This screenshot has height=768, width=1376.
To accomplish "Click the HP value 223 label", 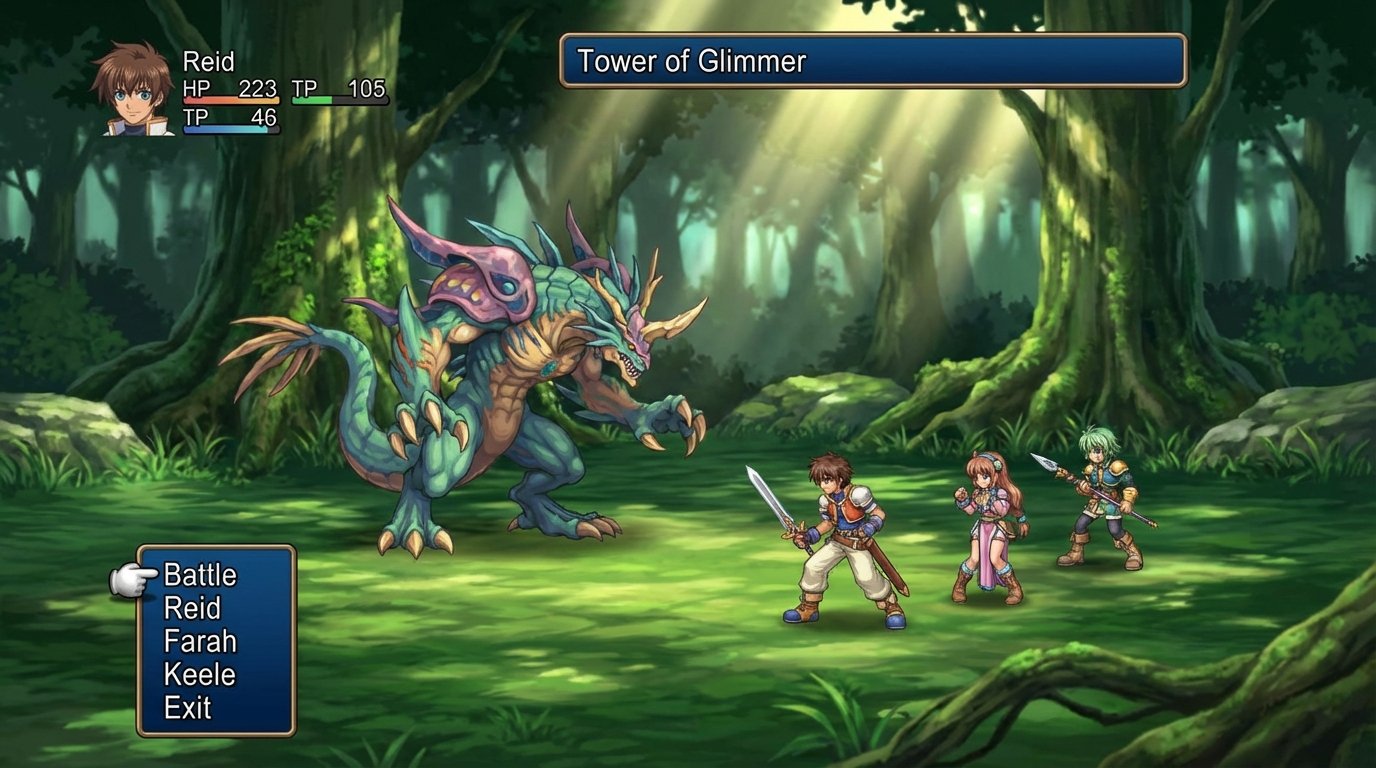I will click(257, 89).
